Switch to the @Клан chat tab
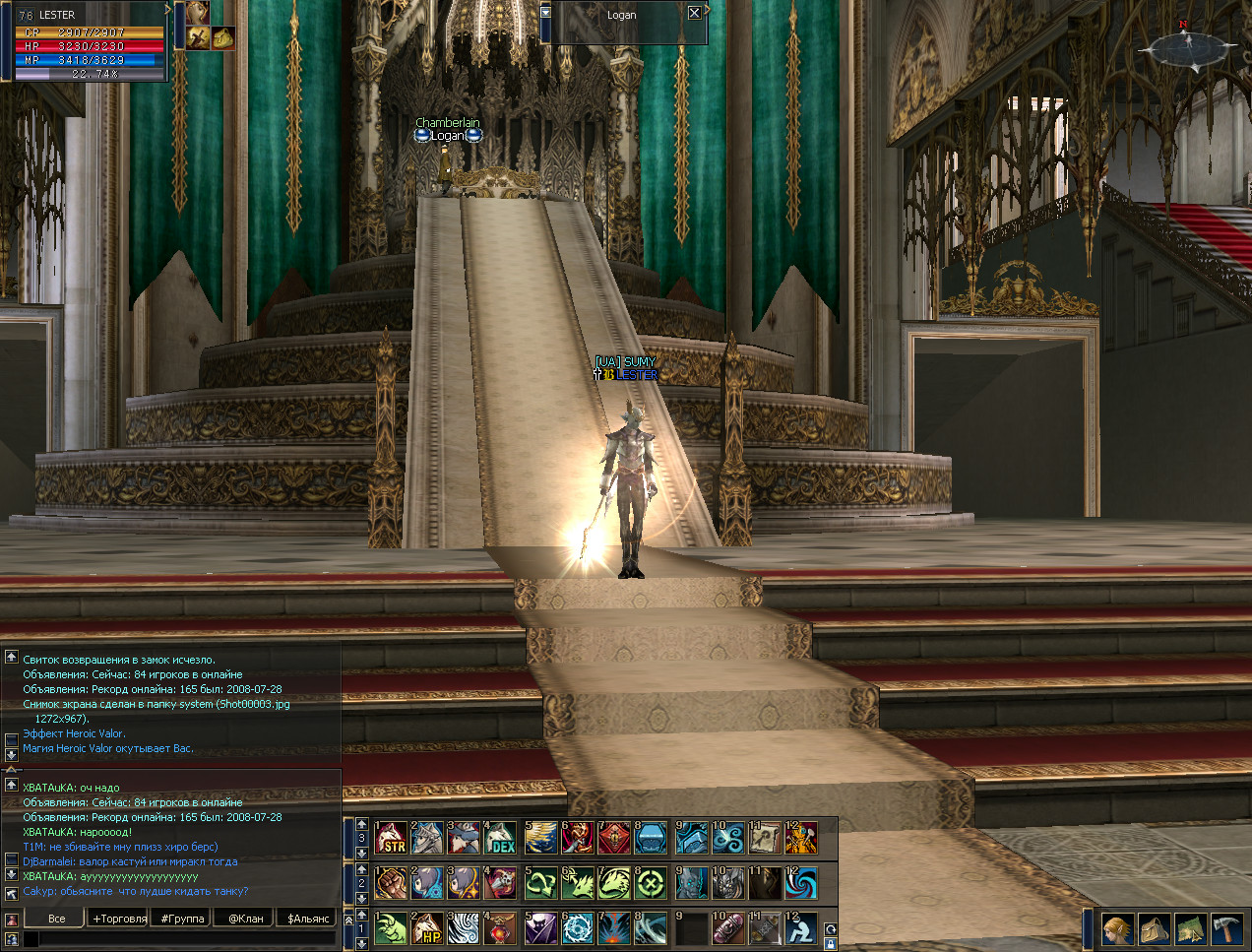This screenshot has width=1252, height=952. [246, 919]
